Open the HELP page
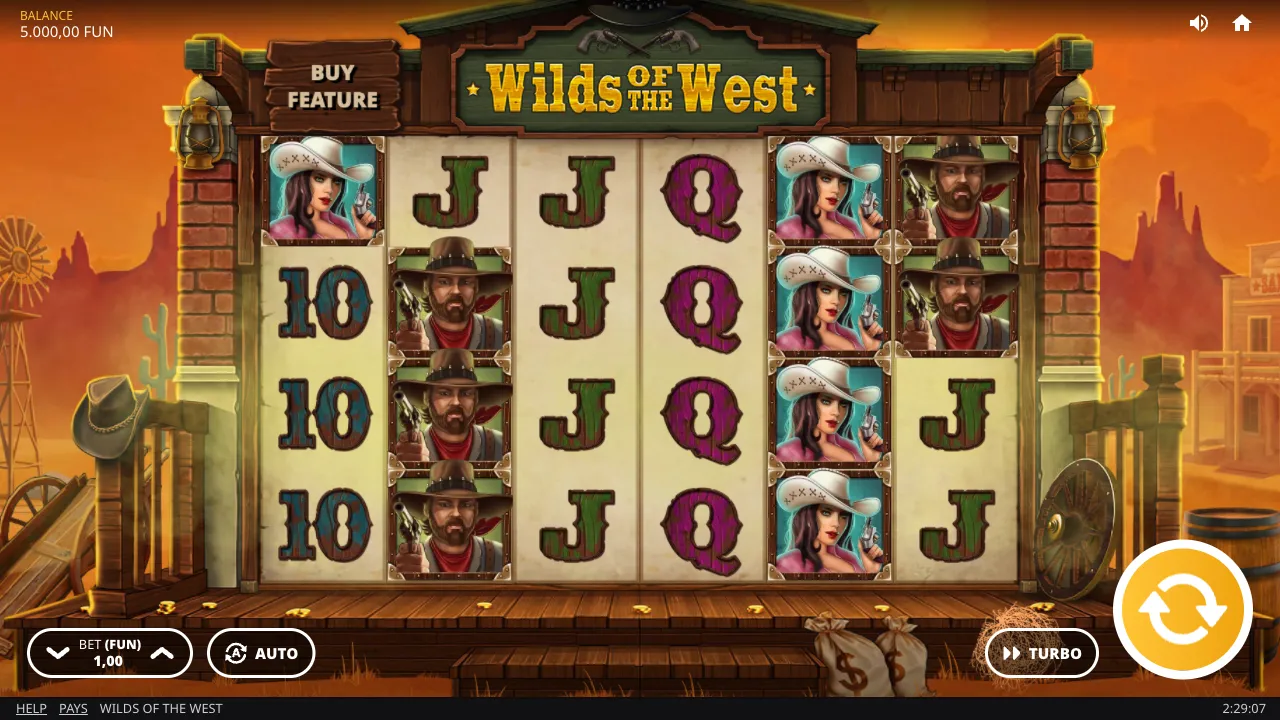The image size is (1280, 720). click(31, 708)
